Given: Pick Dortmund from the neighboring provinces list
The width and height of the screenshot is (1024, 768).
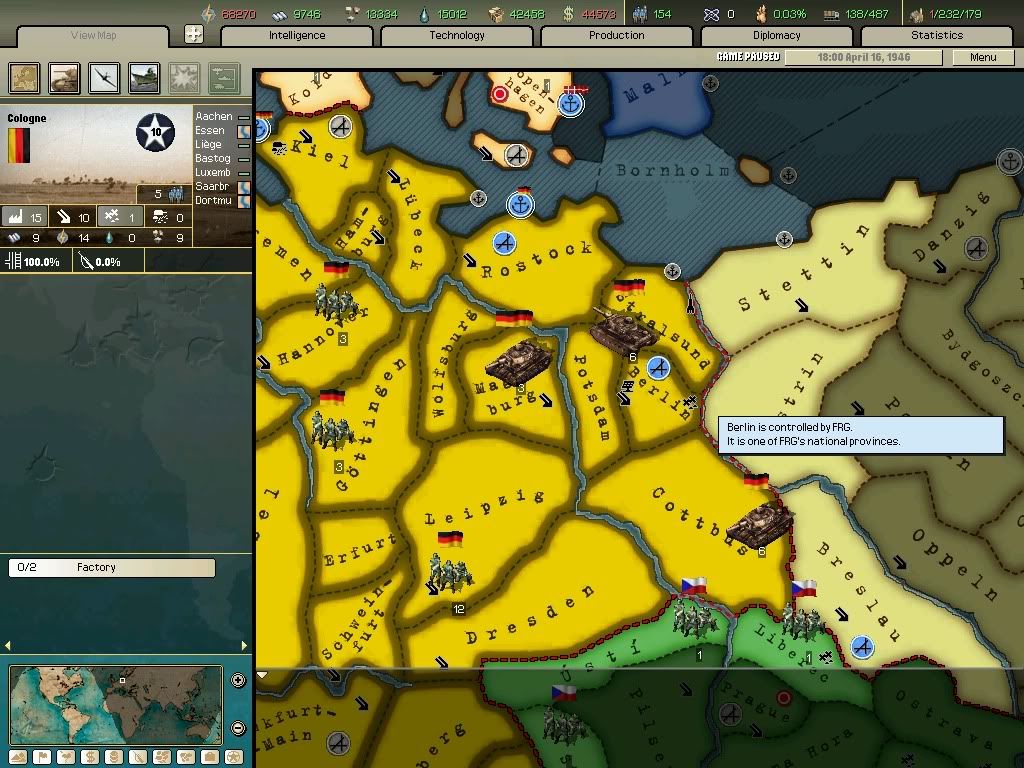Looking at the screenshot, I should coord(214,201).
